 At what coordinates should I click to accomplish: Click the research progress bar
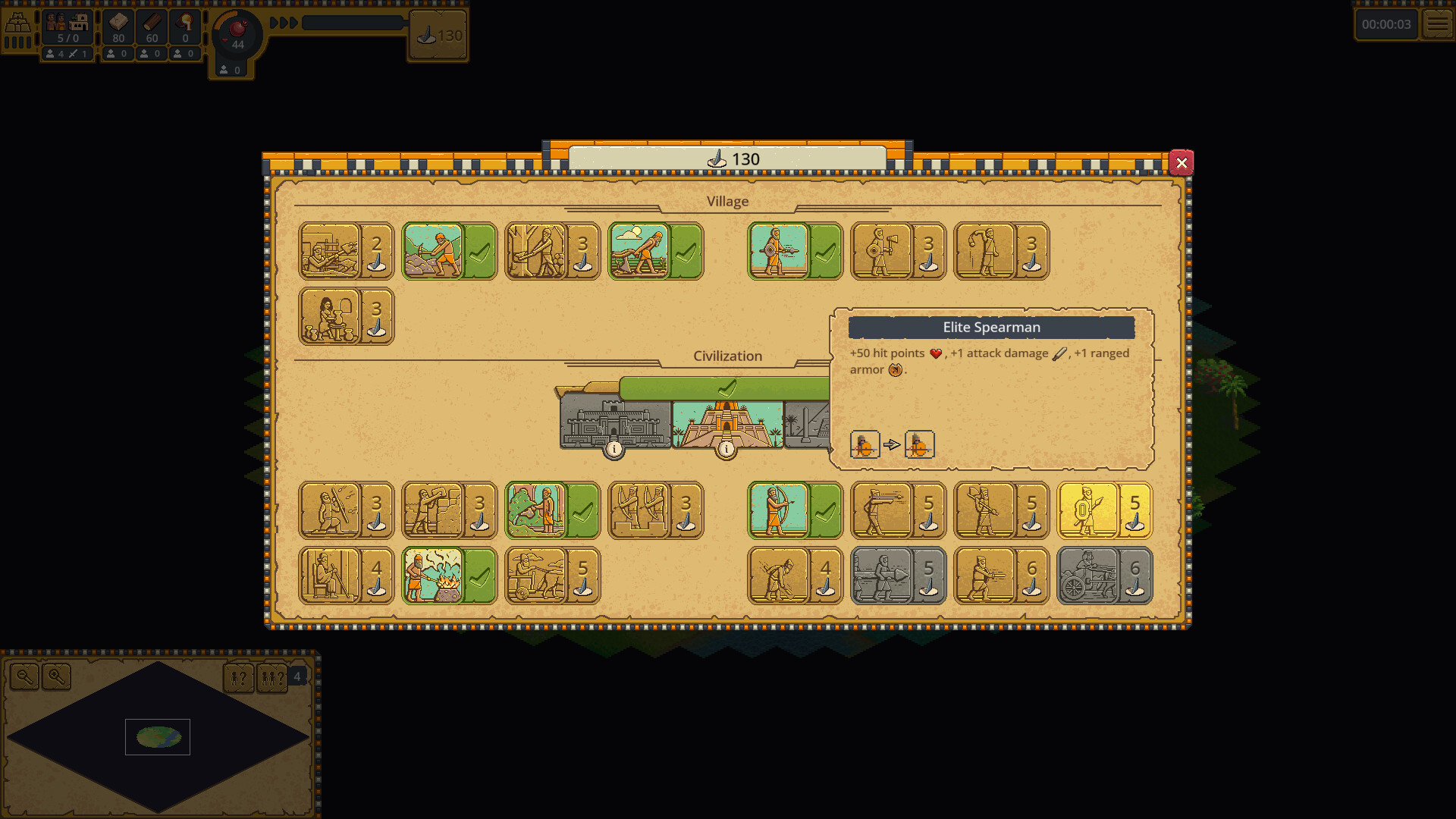(353, 23)
